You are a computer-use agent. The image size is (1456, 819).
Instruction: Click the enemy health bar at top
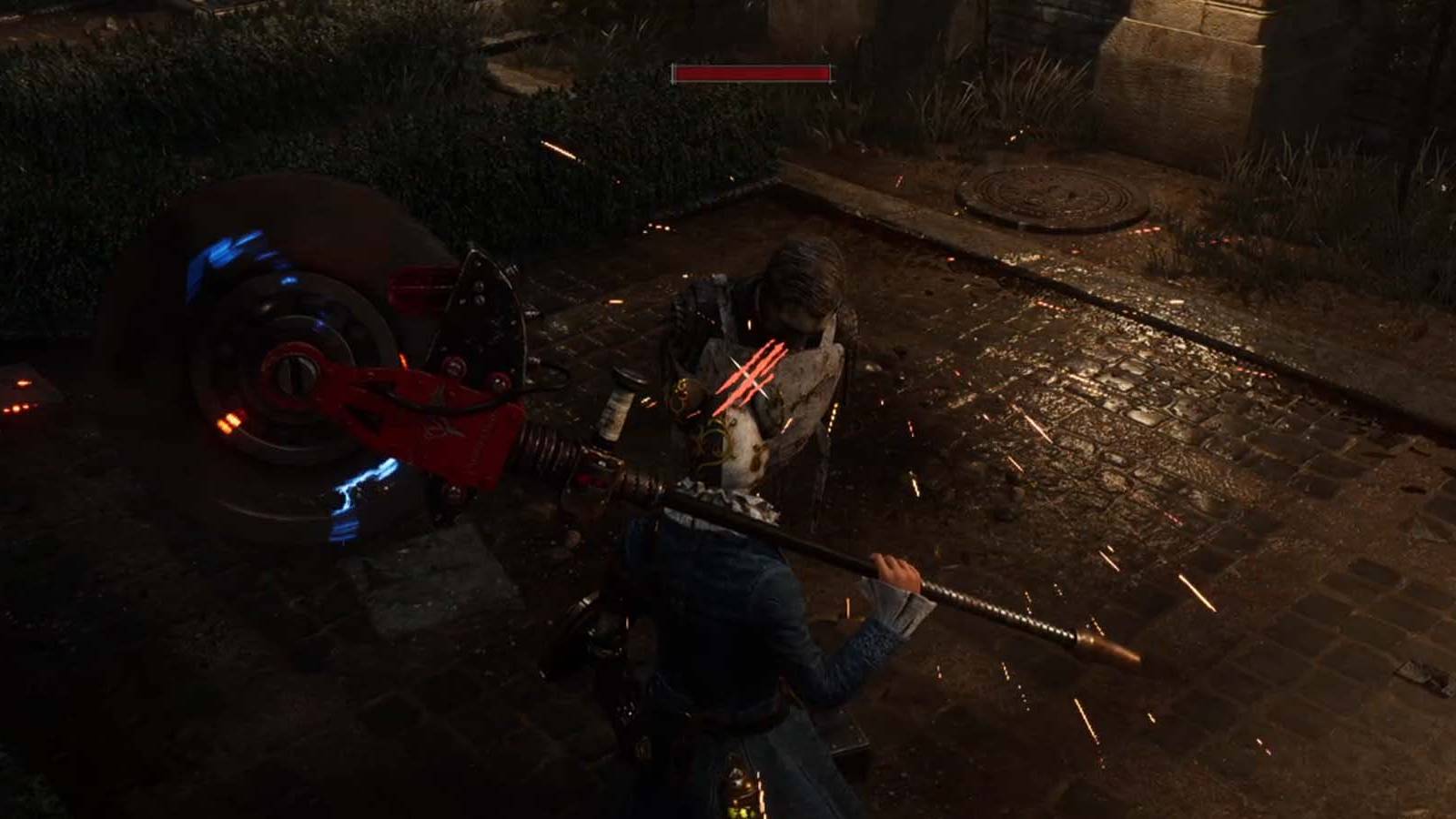[751, 75]
